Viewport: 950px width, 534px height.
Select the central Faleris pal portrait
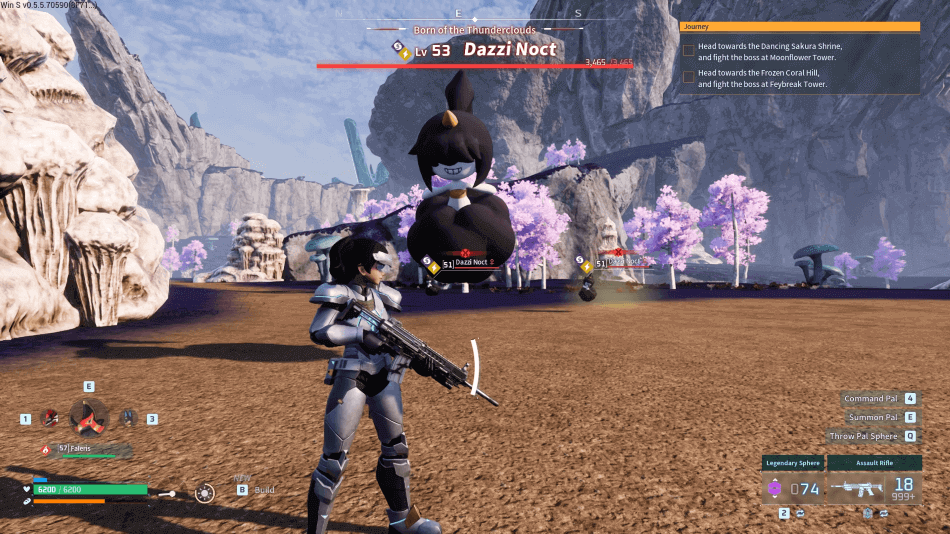[88, 415]
